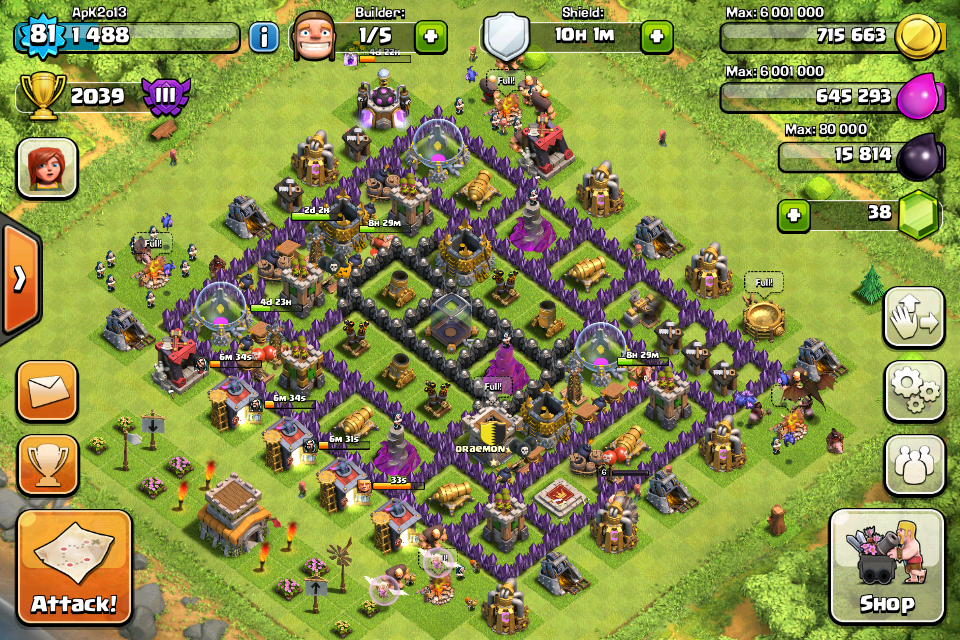Tap the Attack! button
960x640 pixels.
[x=73, y=567]
